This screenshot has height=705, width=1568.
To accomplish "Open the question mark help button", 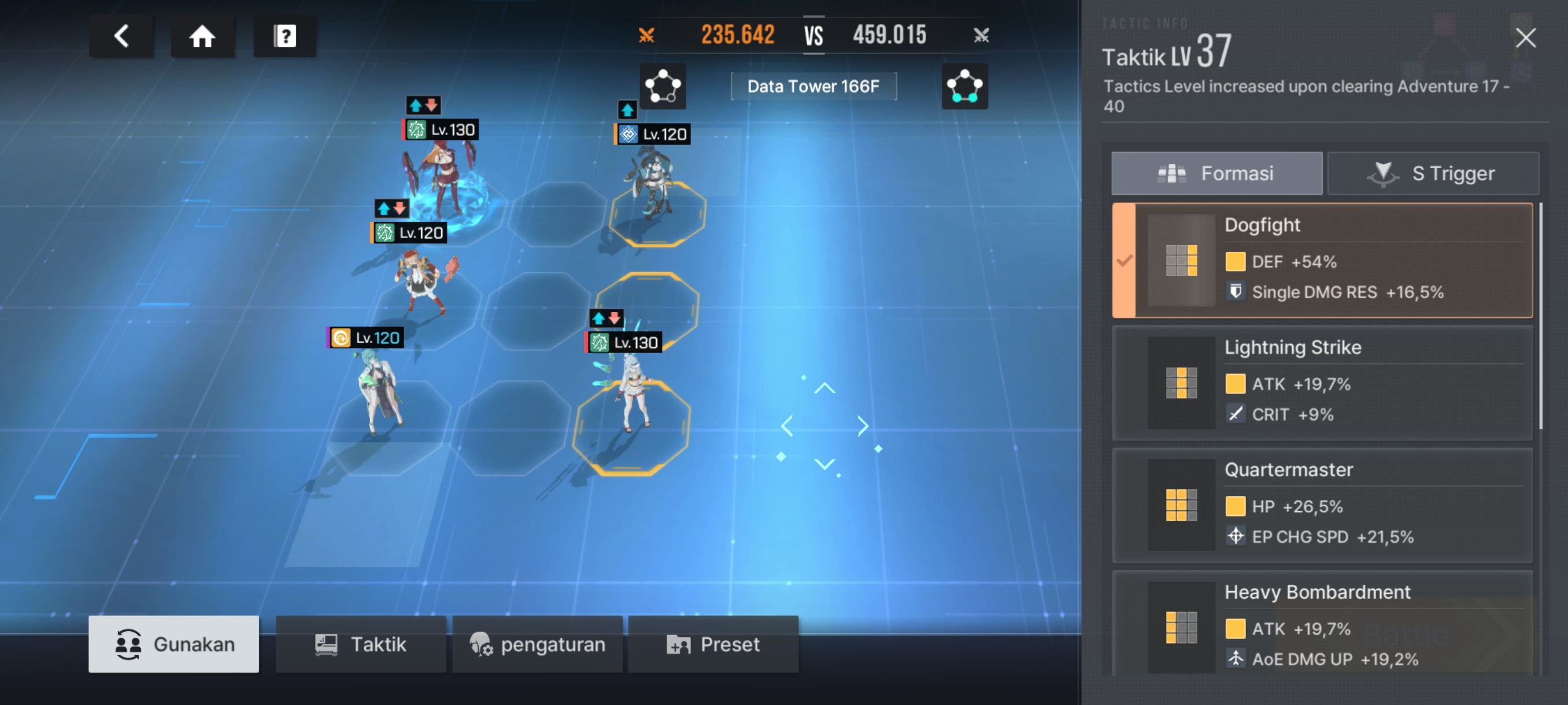I will (x=284, y=36).
